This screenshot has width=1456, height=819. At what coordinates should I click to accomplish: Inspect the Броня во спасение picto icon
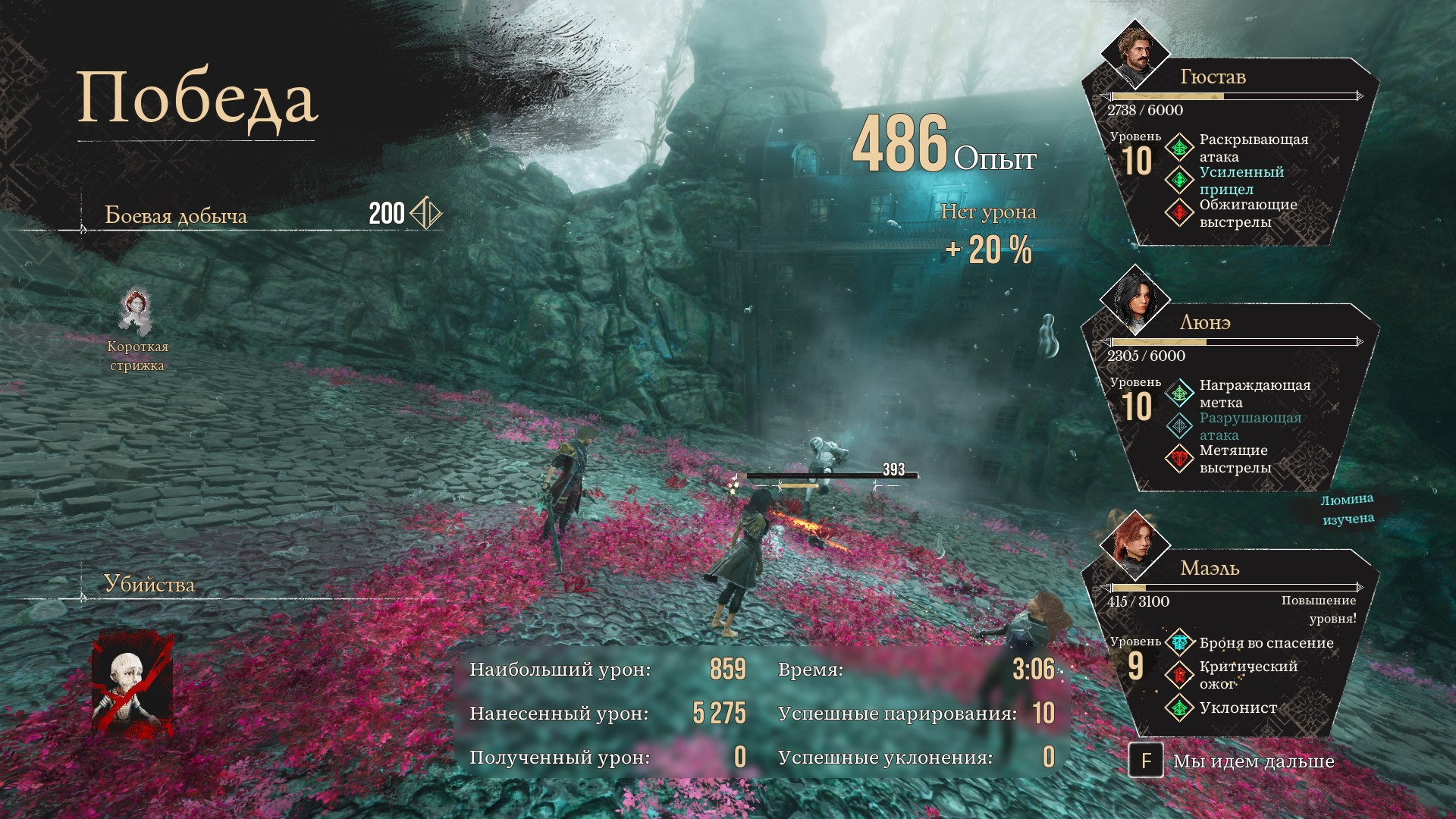(x=1180, y=643)
